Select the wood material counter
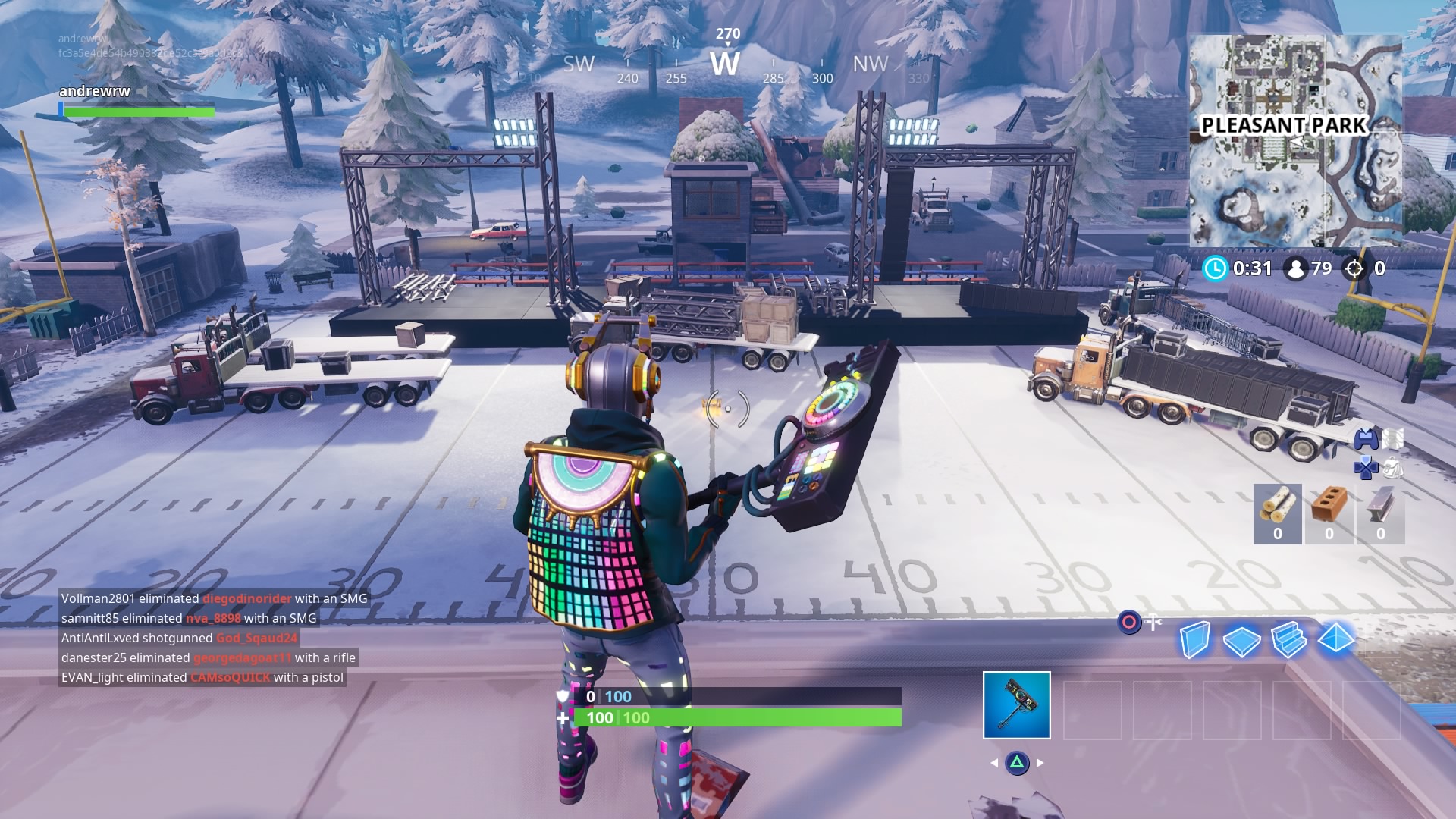This screenshot has height=819, width=1456. (1277, 513)
